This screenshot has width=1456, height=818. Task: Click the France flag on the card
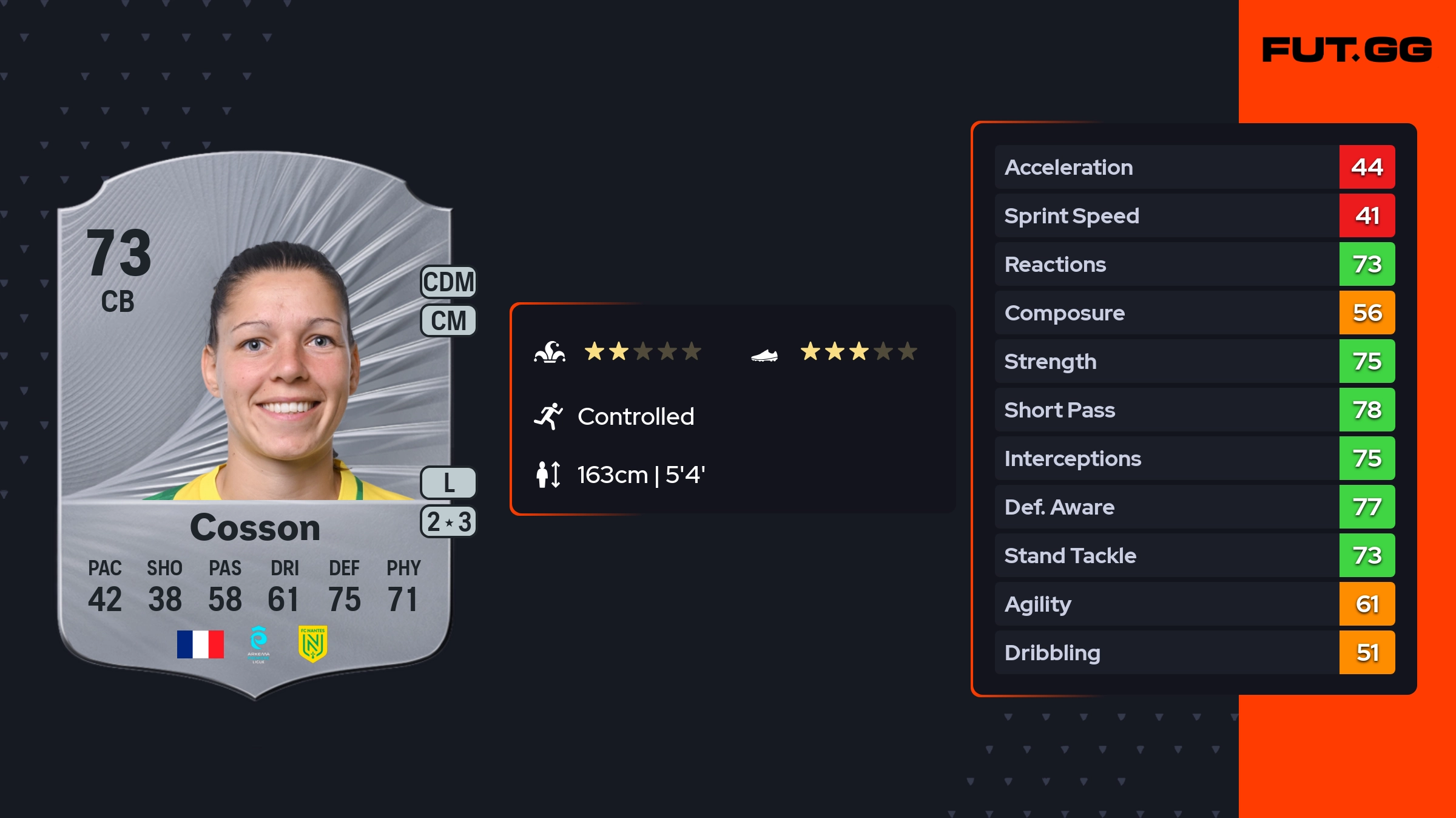[200, 644]
